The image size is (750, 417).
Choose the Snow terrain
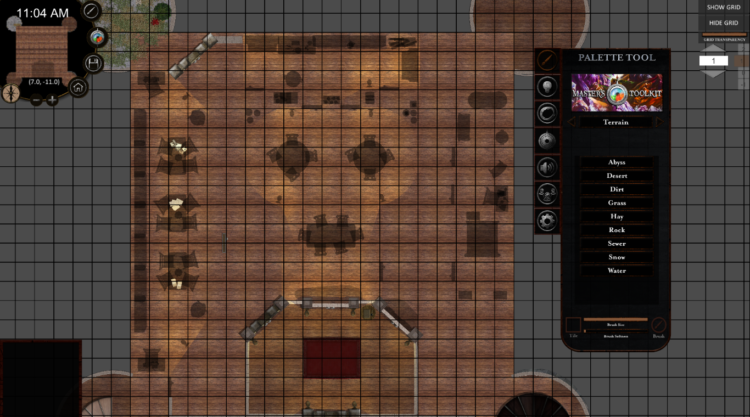[616, 257]
